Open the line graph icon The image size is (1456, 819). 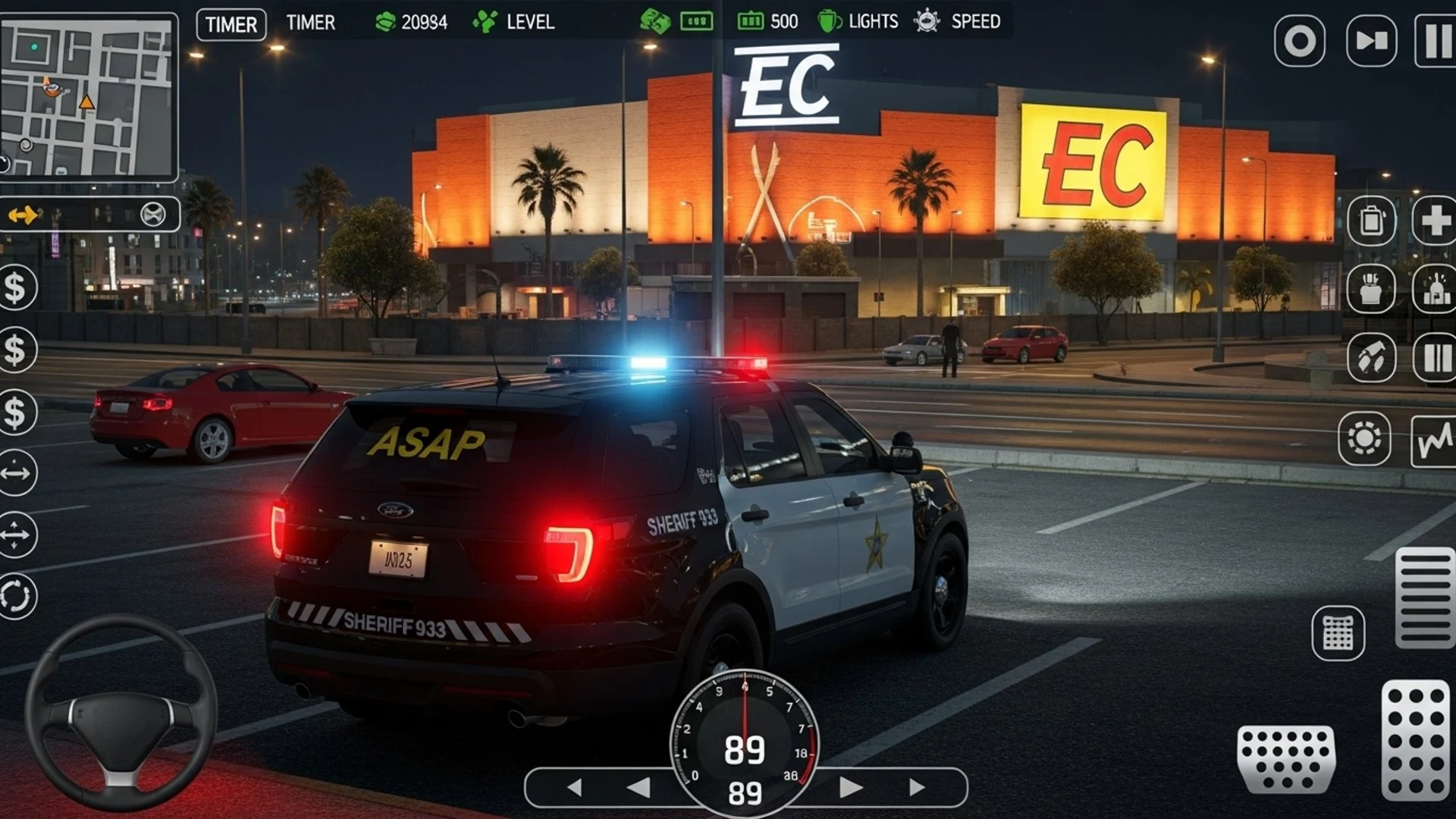[x=1433, y=440]
